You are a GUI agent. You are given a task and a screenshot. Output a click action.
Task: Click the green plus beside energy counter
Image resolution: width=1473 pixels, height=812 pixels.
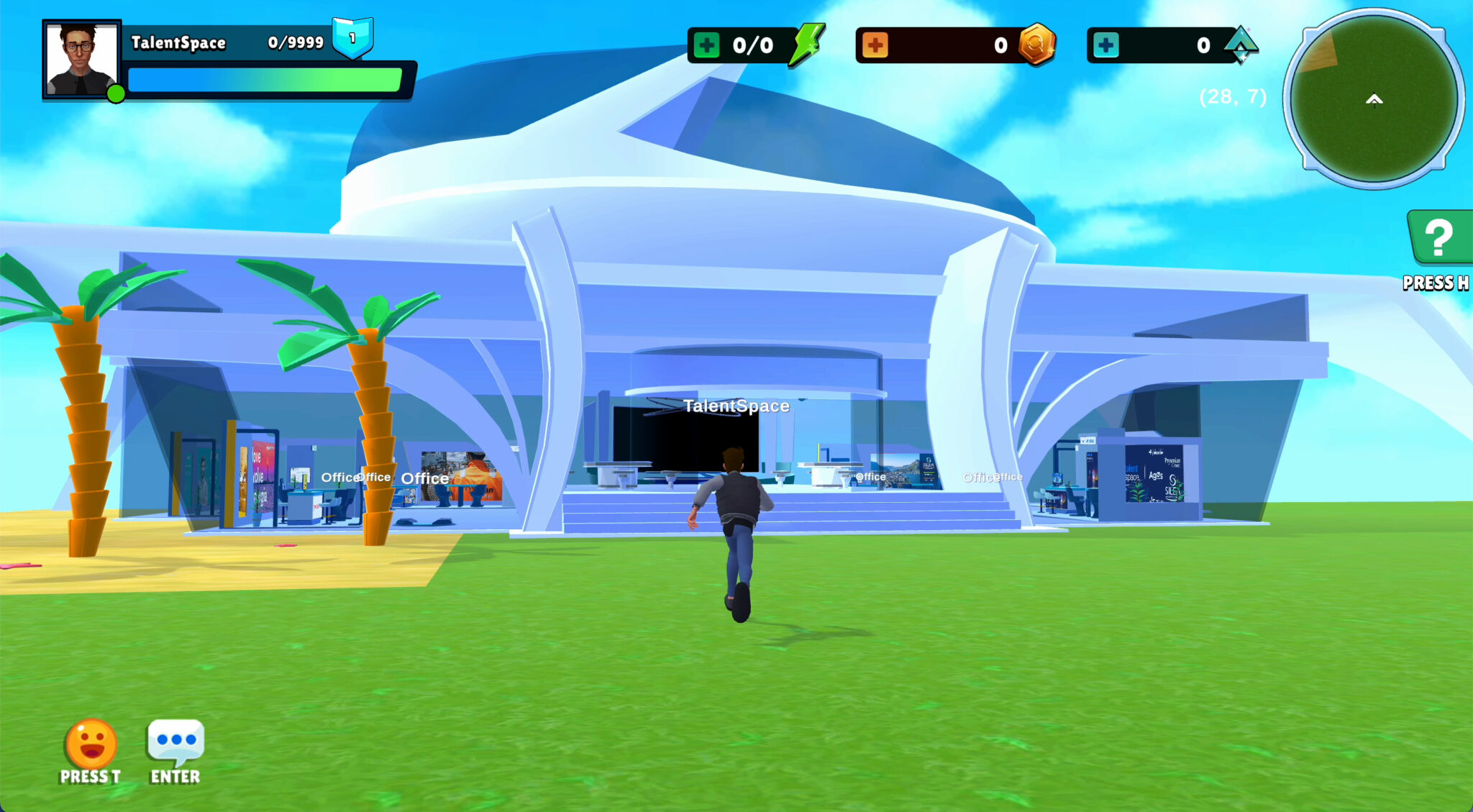(x=707, y=45)
